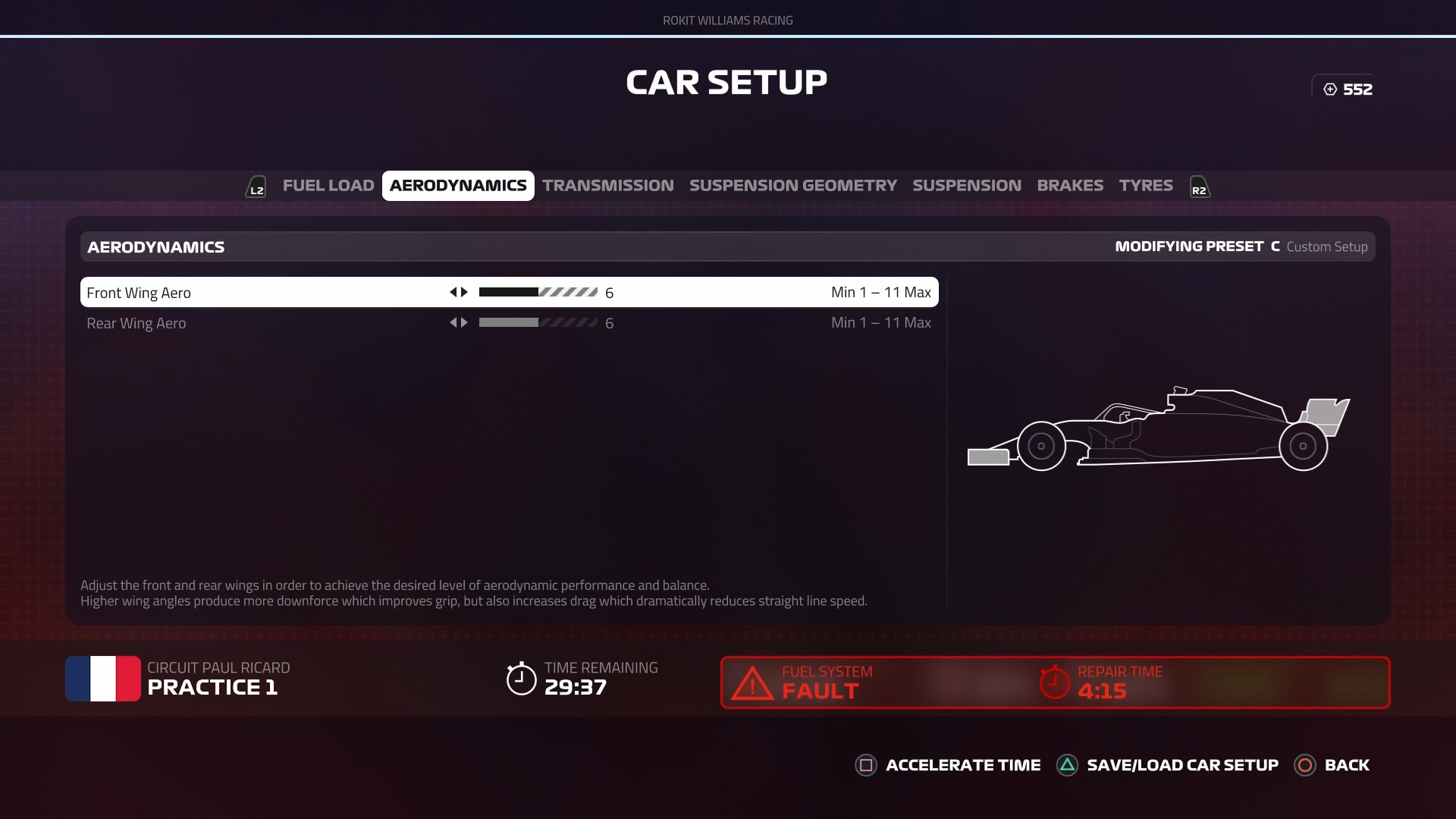Increase Front Wing Aero with right arrow

coord(465,292)
